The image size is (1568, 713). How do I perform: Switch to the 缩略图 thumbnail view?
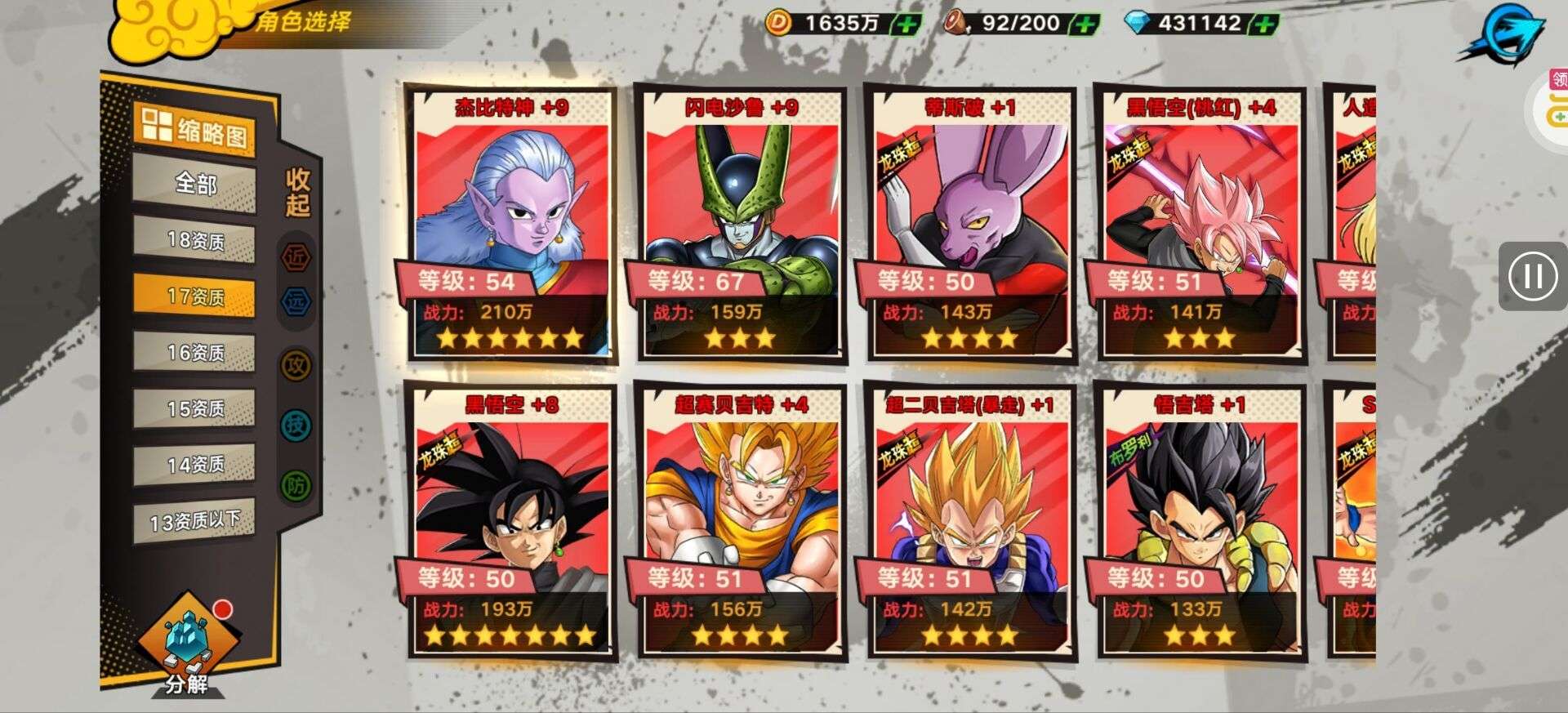(x=195, y=130)
